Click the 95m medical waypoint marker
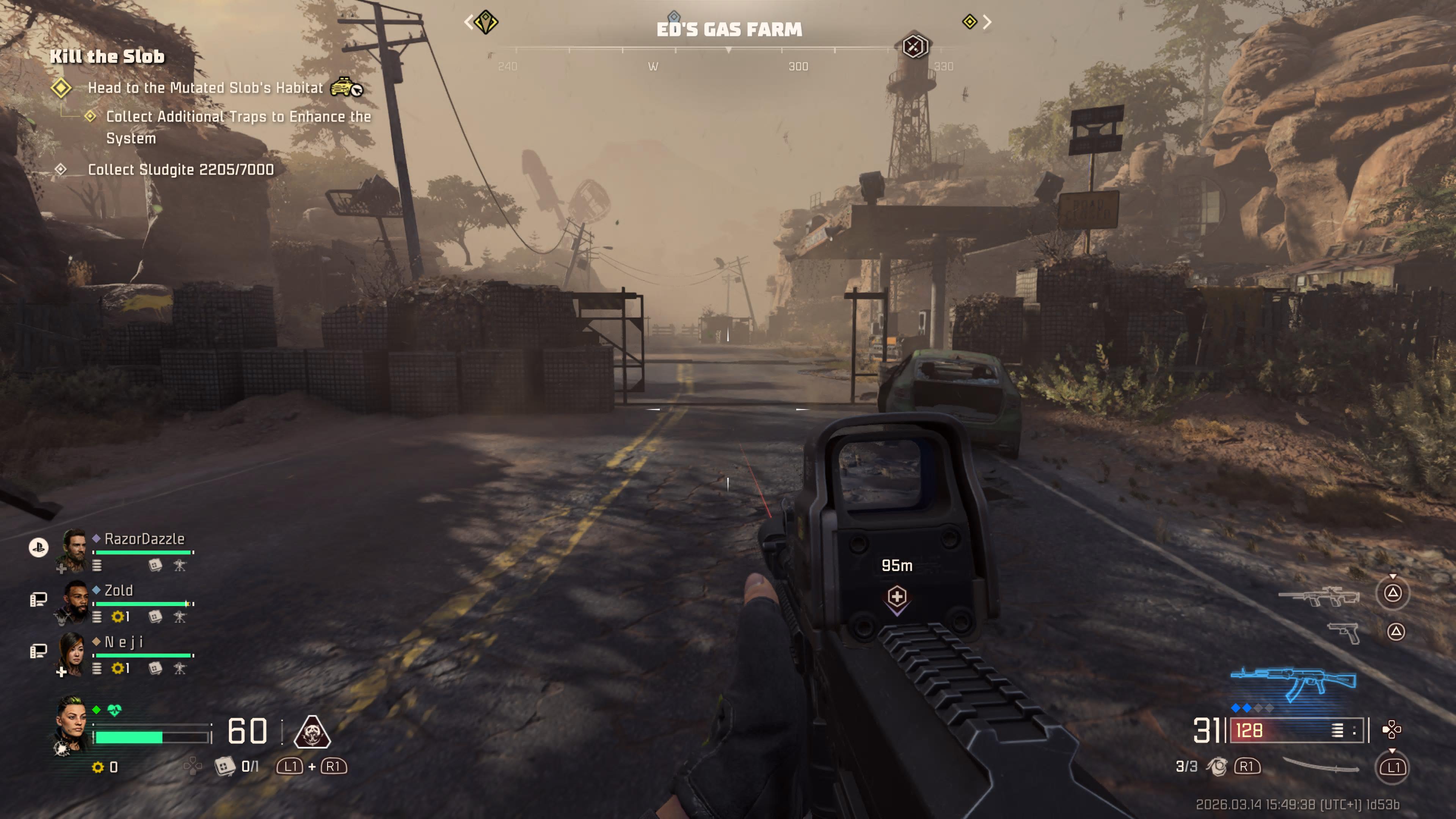Viewport: 1456px width, 819px height. [x=896, y=597]
